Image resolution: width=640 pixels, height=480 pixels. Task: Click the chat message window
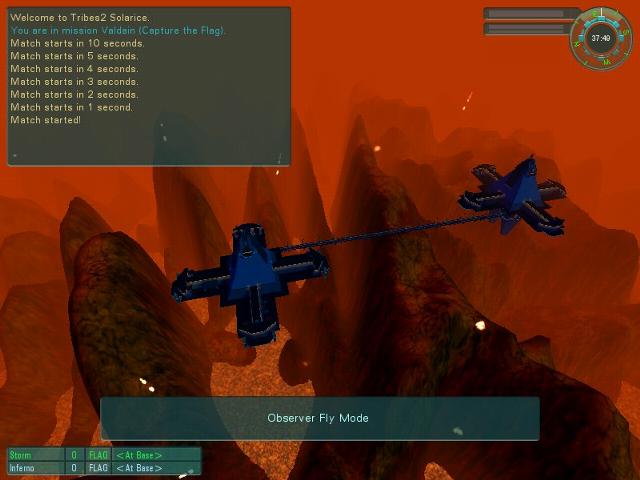click(x=149, y=85)
